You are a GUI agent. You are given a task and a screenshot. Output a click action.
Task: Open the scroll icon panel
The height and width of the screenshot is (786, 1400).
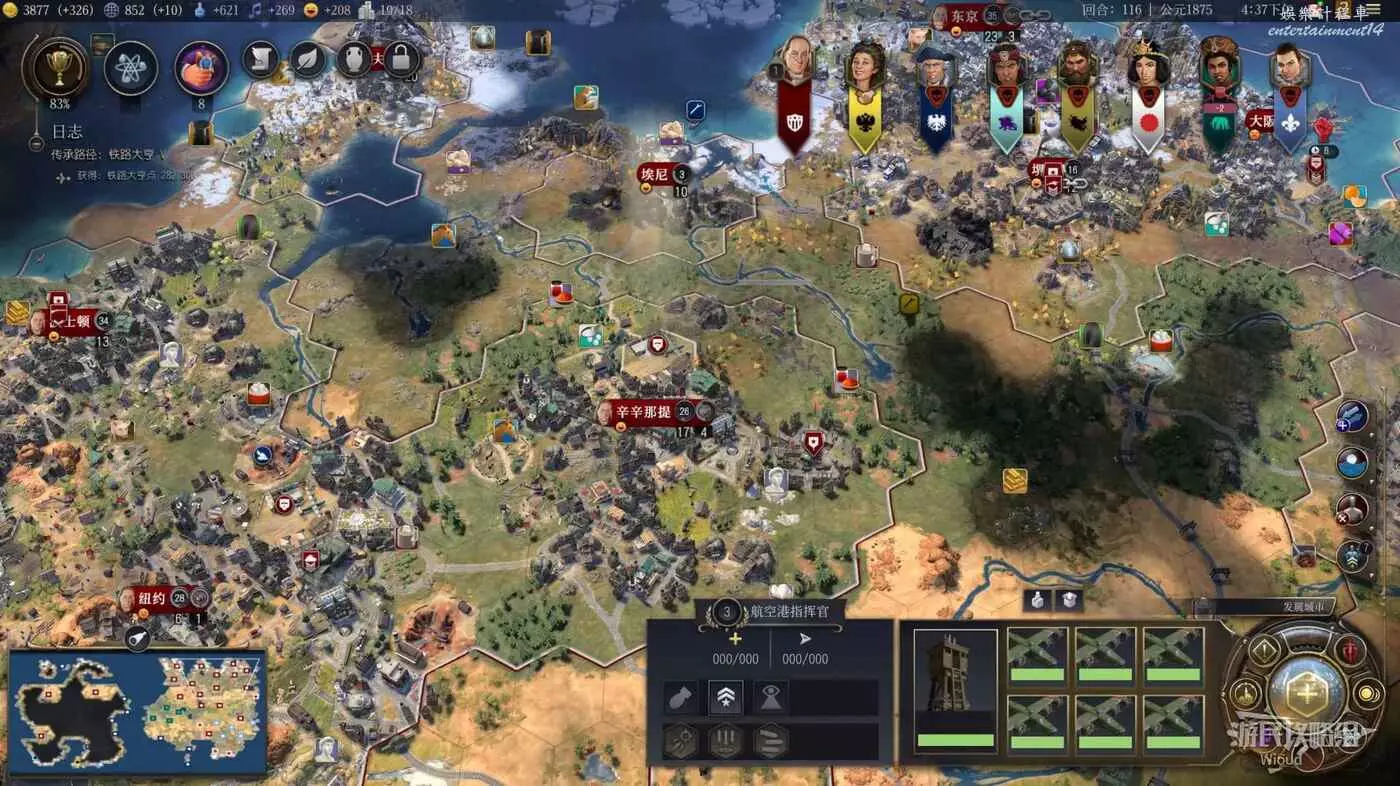point(261,59)
